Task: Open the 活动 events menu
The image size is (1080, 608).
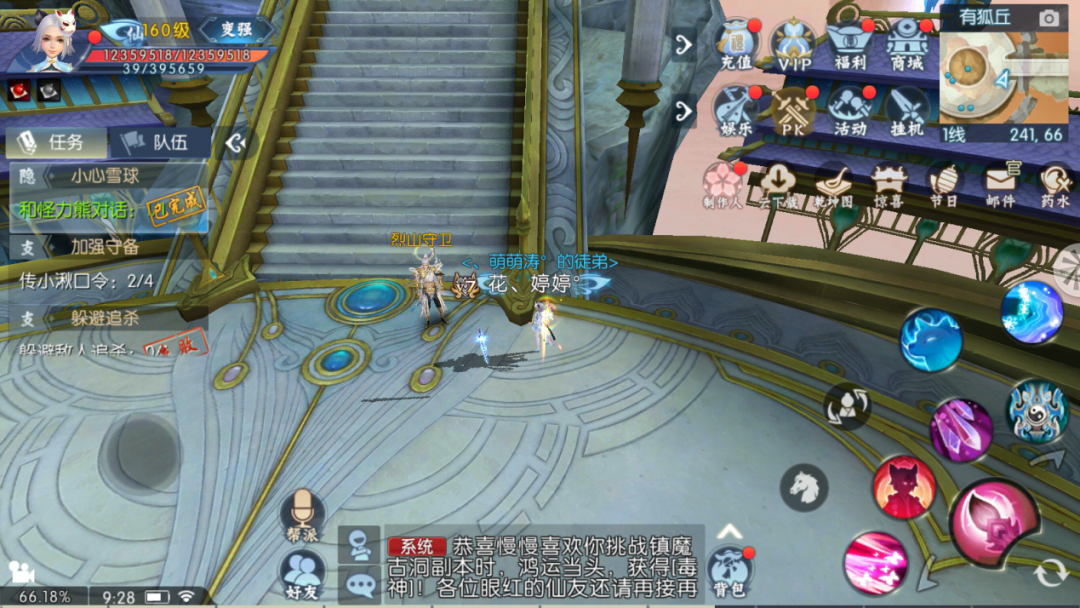Action: [x=851, y=110]
